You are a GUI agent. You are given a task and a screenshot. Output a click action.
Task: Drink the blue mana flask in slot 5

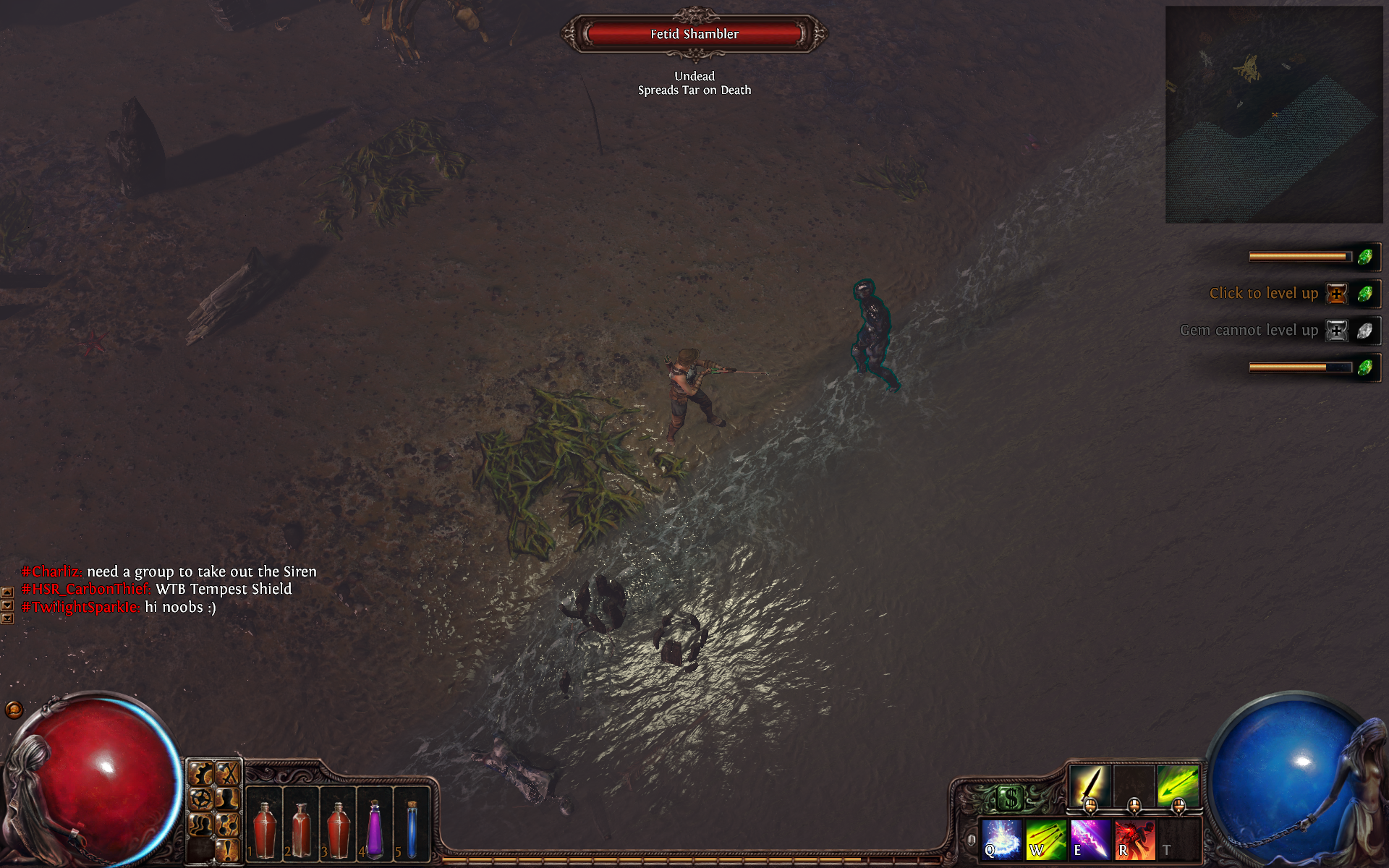pos(412,829)
